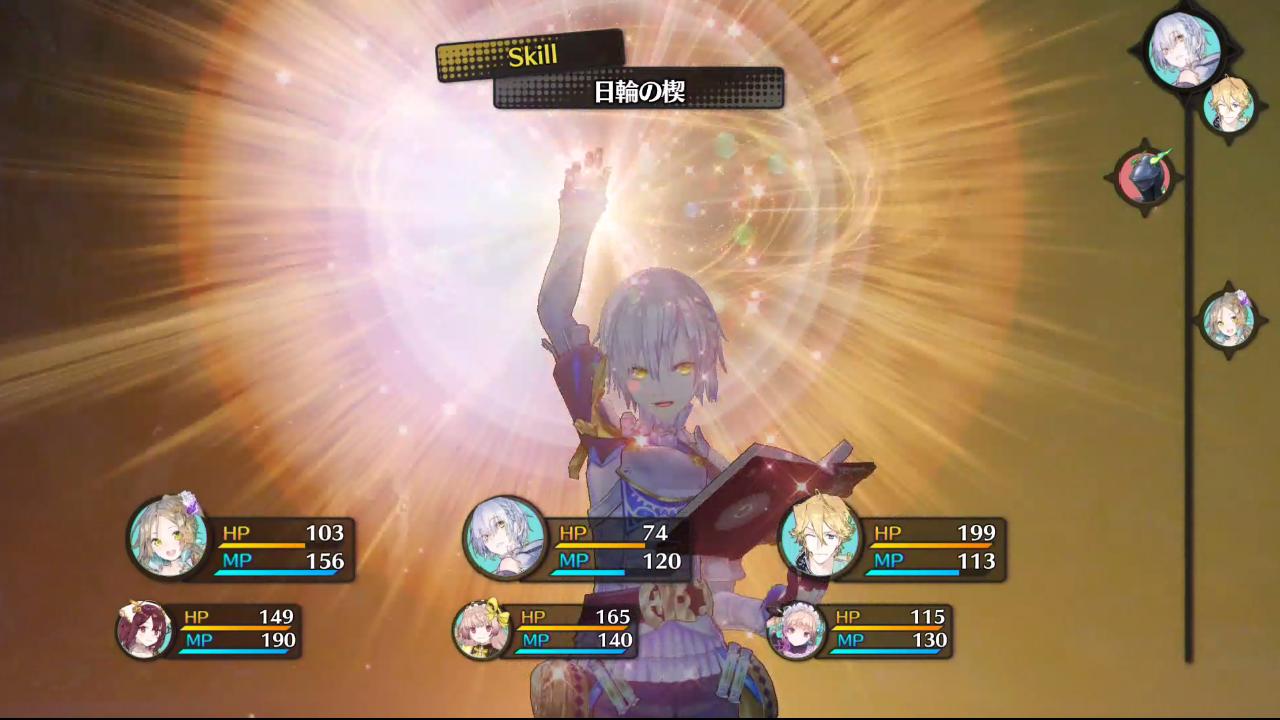Select the silver-haired character's party portrait
Screen dimensions: 1280x720
[504, 537]
